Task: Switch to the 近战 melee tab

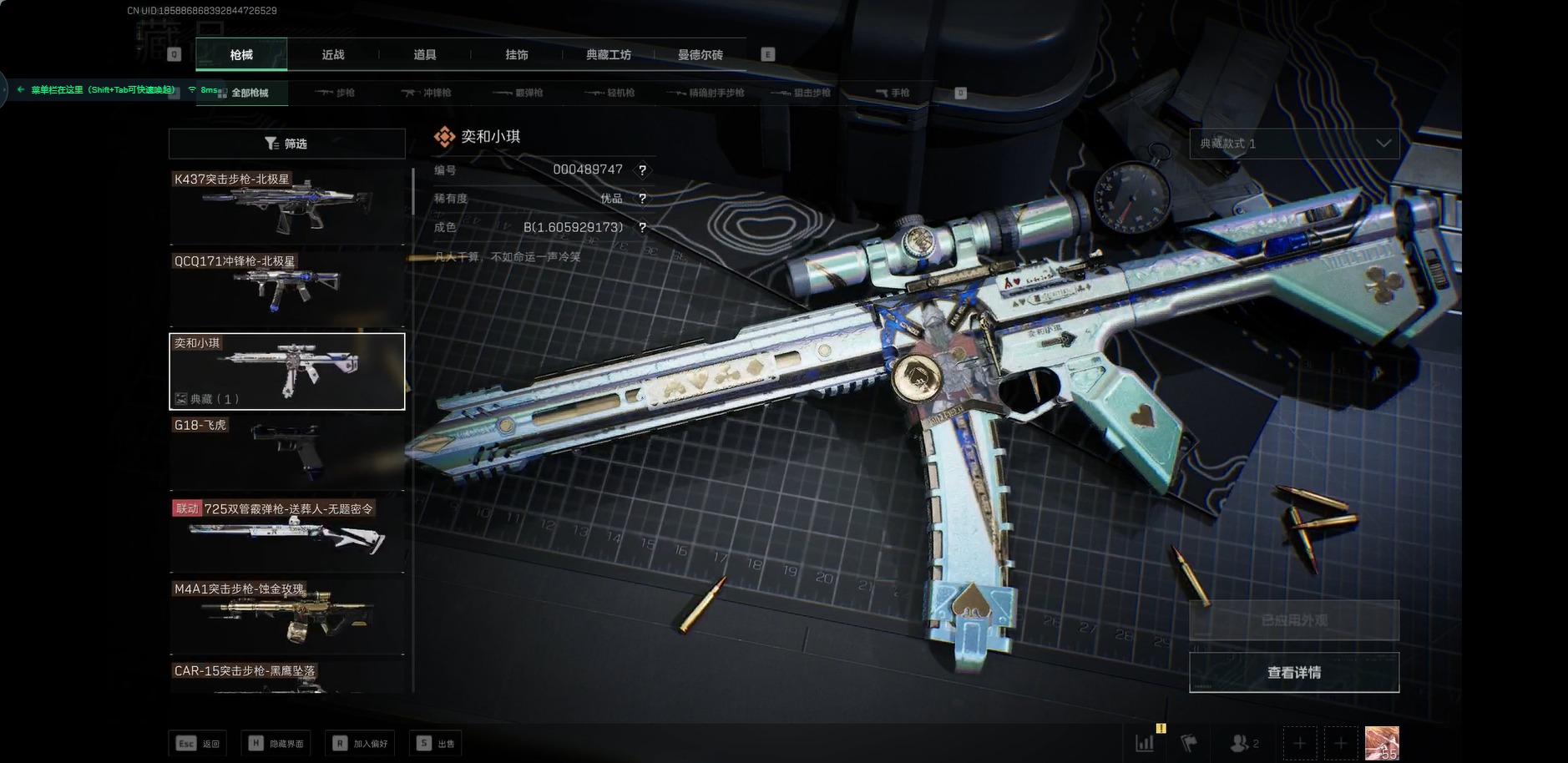Action: (x=333, y=55)
